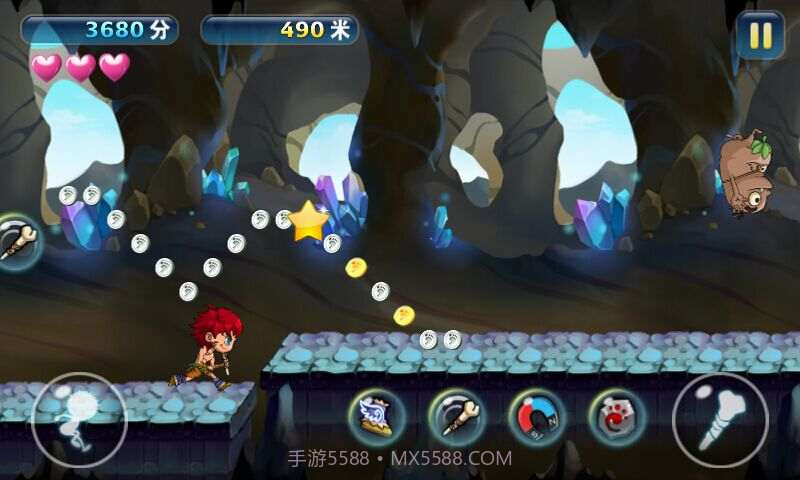The width and height of the screenshot is (800, 480).
Task: Use the bone club skill icon
Action: pos(457,417)
